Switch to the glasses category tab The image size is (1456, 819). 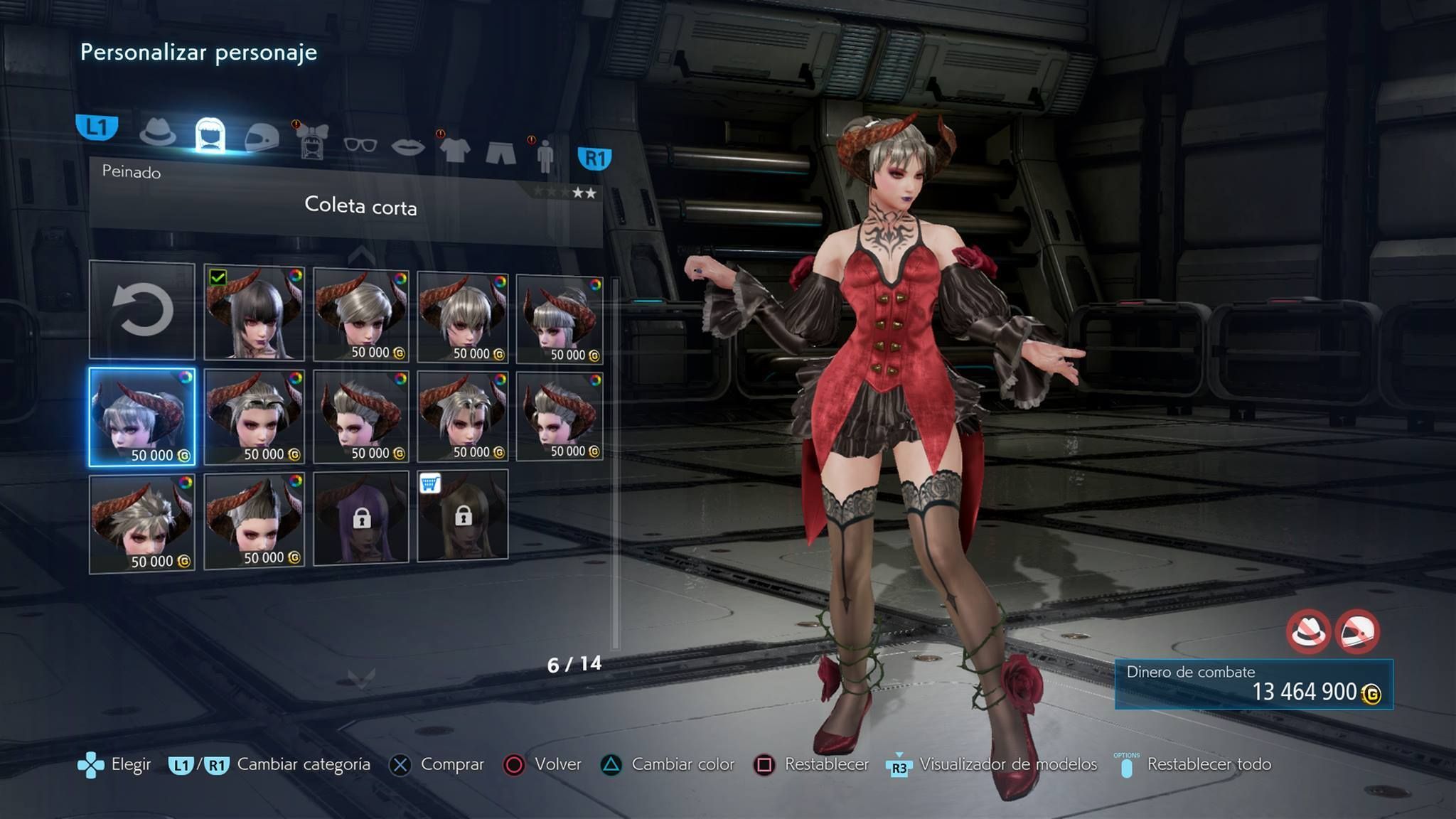[360, 145]
